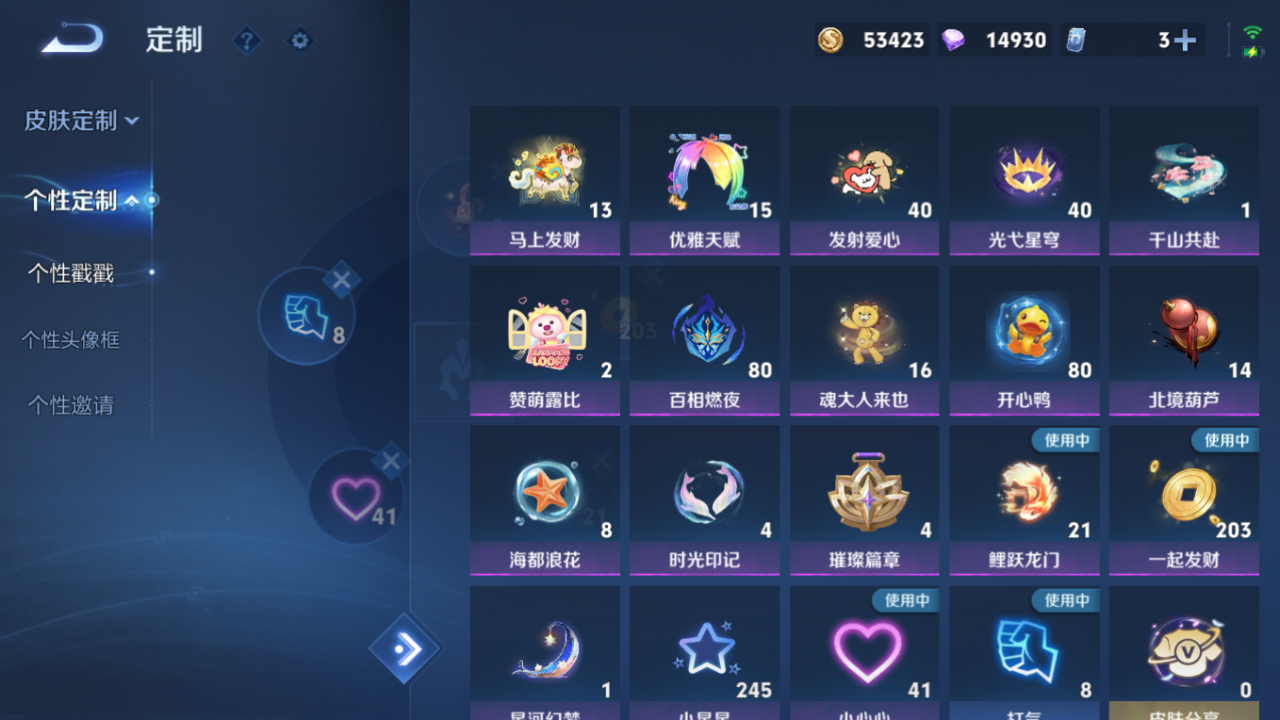This screenshot has height=720, width=1280.
Task: Open the settings gear beside 定制 title
Action: coord(300,41)
